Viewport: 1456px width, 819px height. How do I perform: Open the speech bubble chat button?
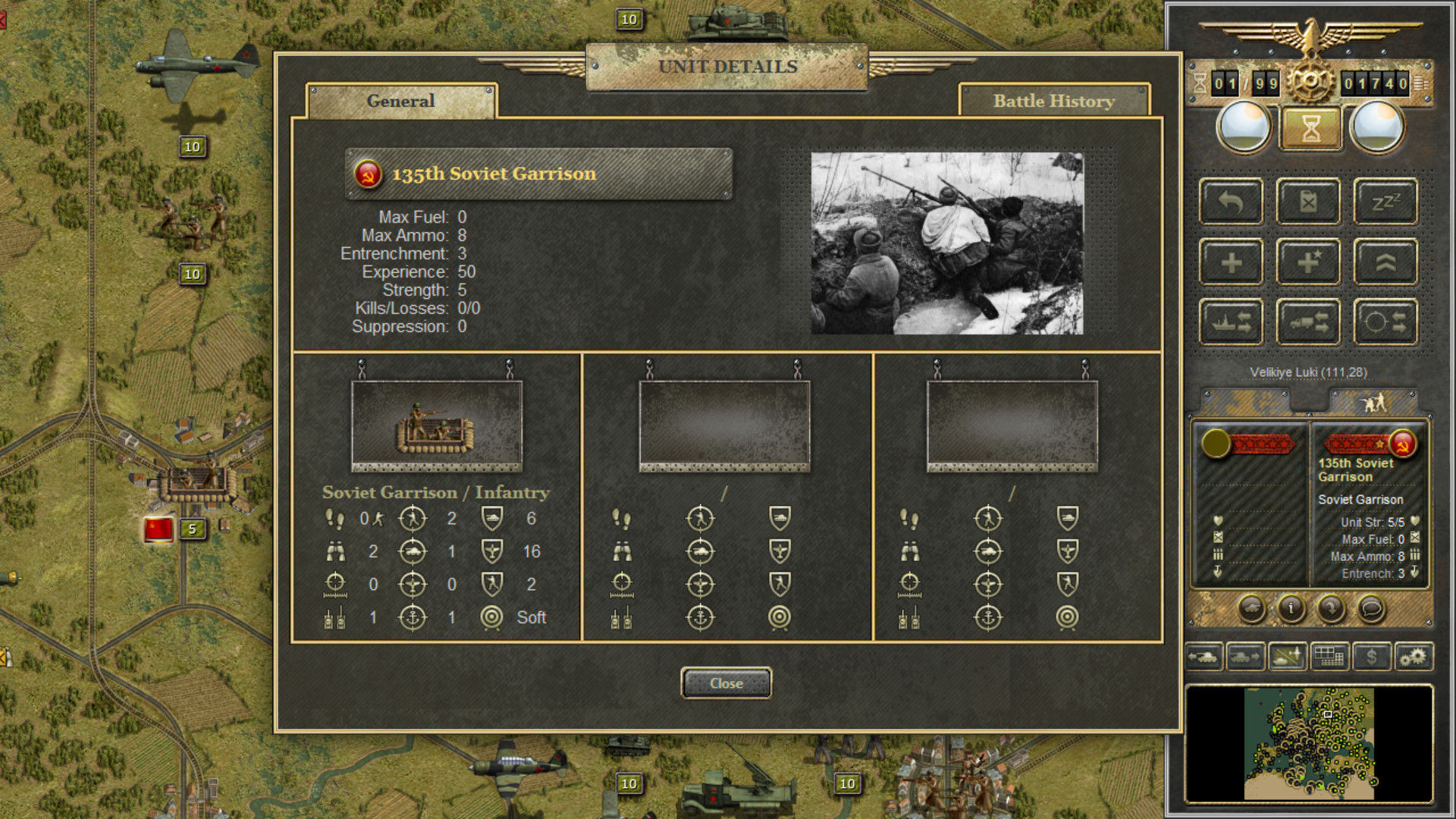[1370, 608]
